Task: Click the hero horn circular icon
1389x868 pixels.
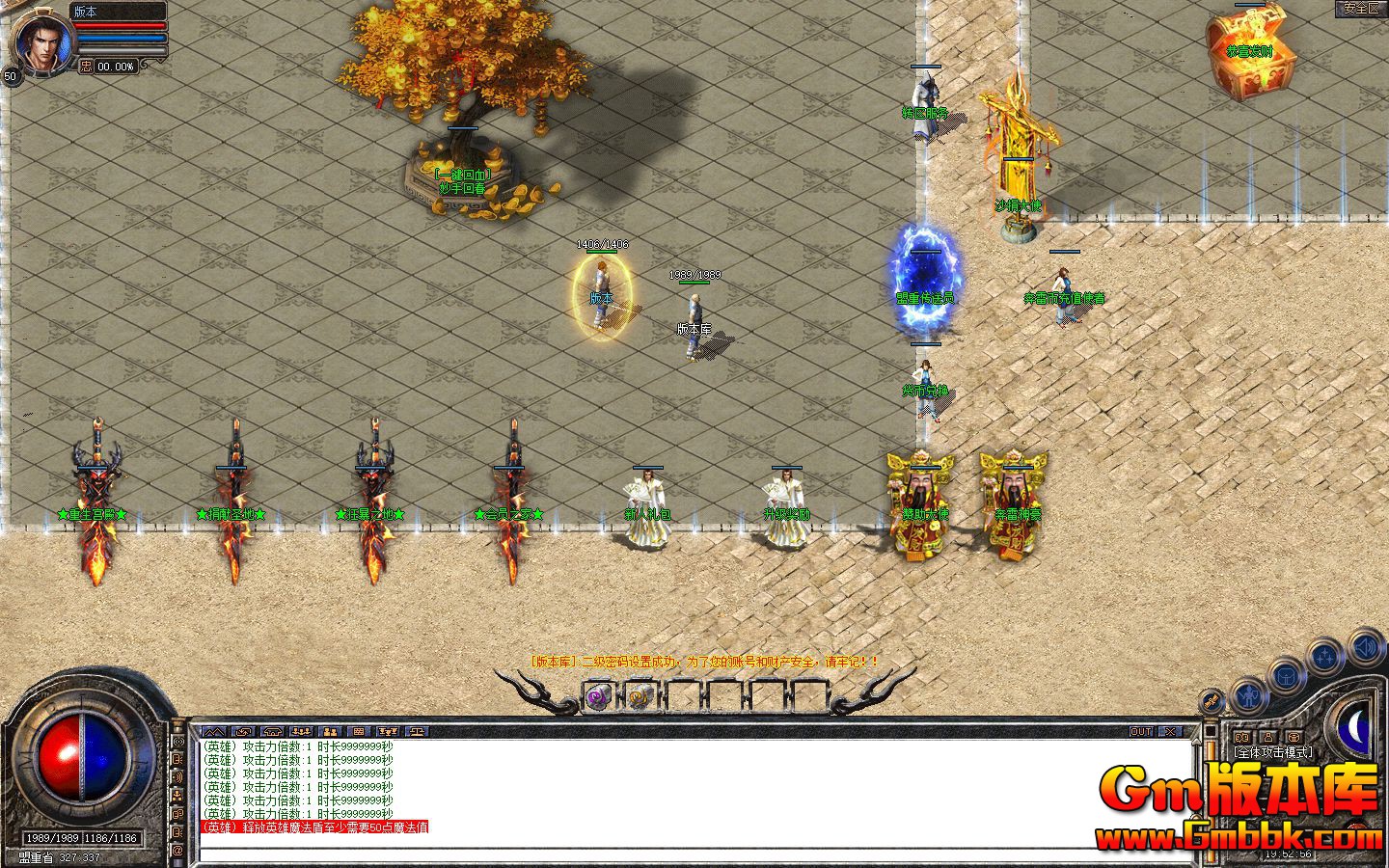Action: pyautogui.click(x=1212, y=701)
